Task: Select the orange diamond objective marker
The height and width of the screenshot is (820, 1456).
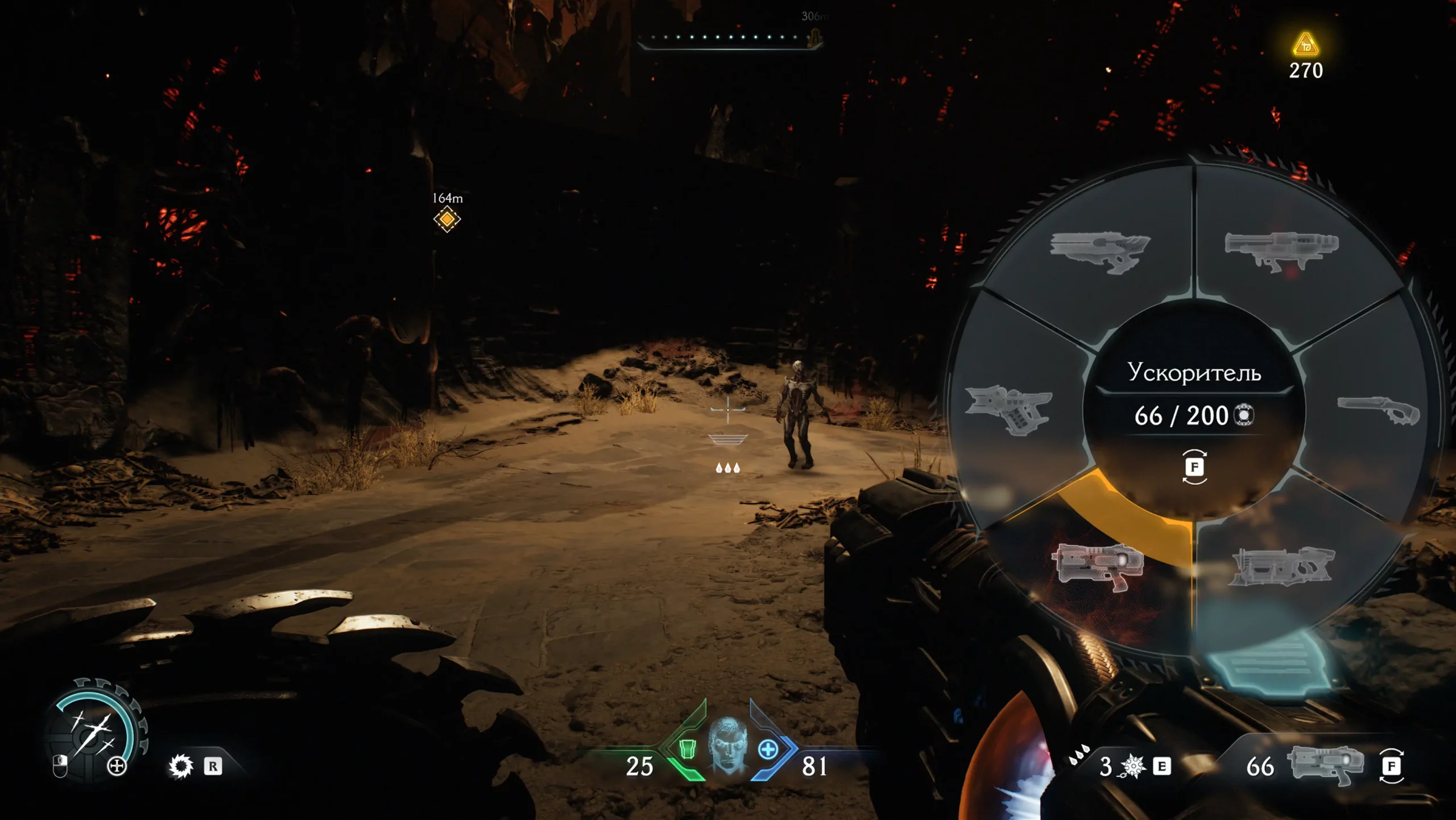Action: (447, 219)
